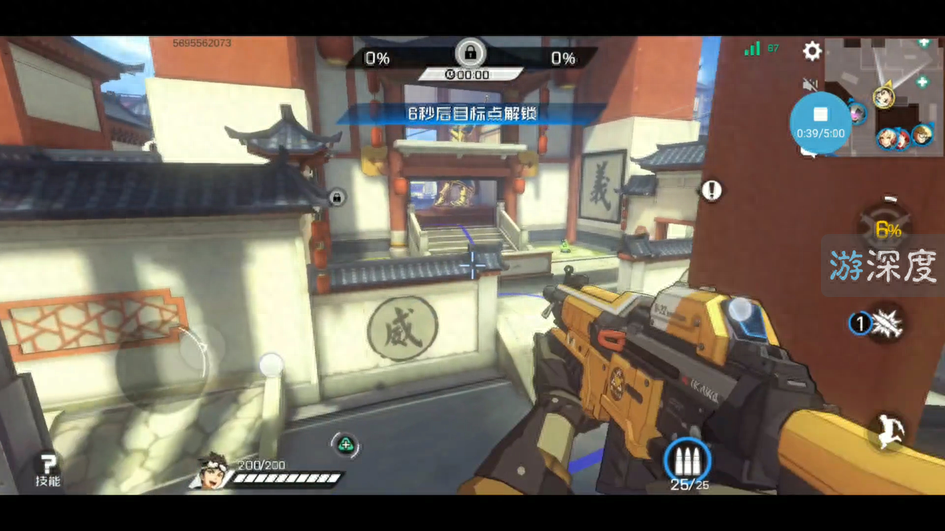
Task: Open the settings gear menu
Action: point(812,51)
